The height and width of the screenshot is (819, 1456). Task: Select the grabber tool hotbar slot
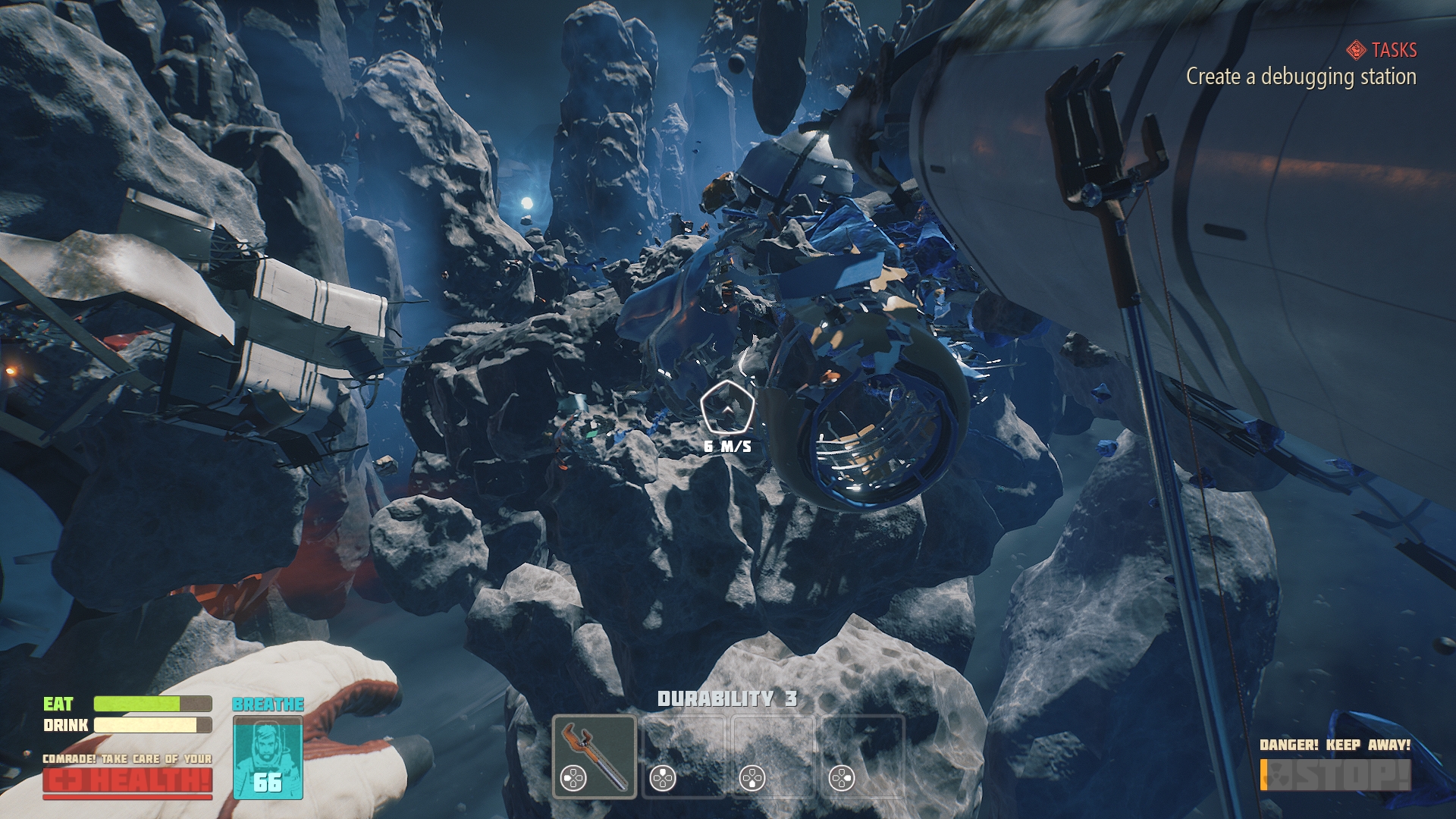click(595, 756)
